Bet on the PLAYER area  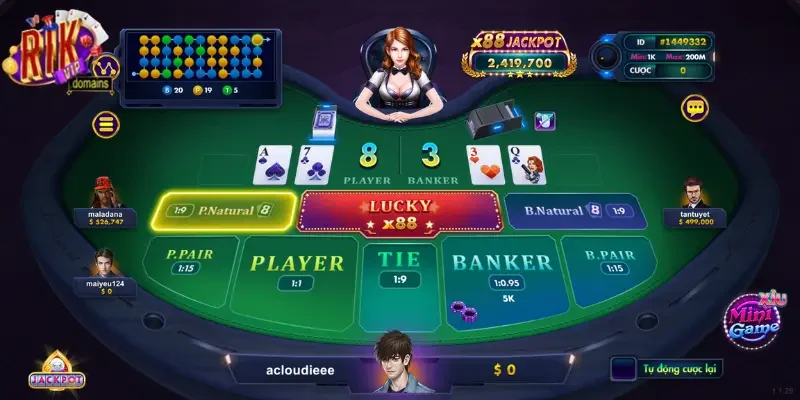[295, 272]
